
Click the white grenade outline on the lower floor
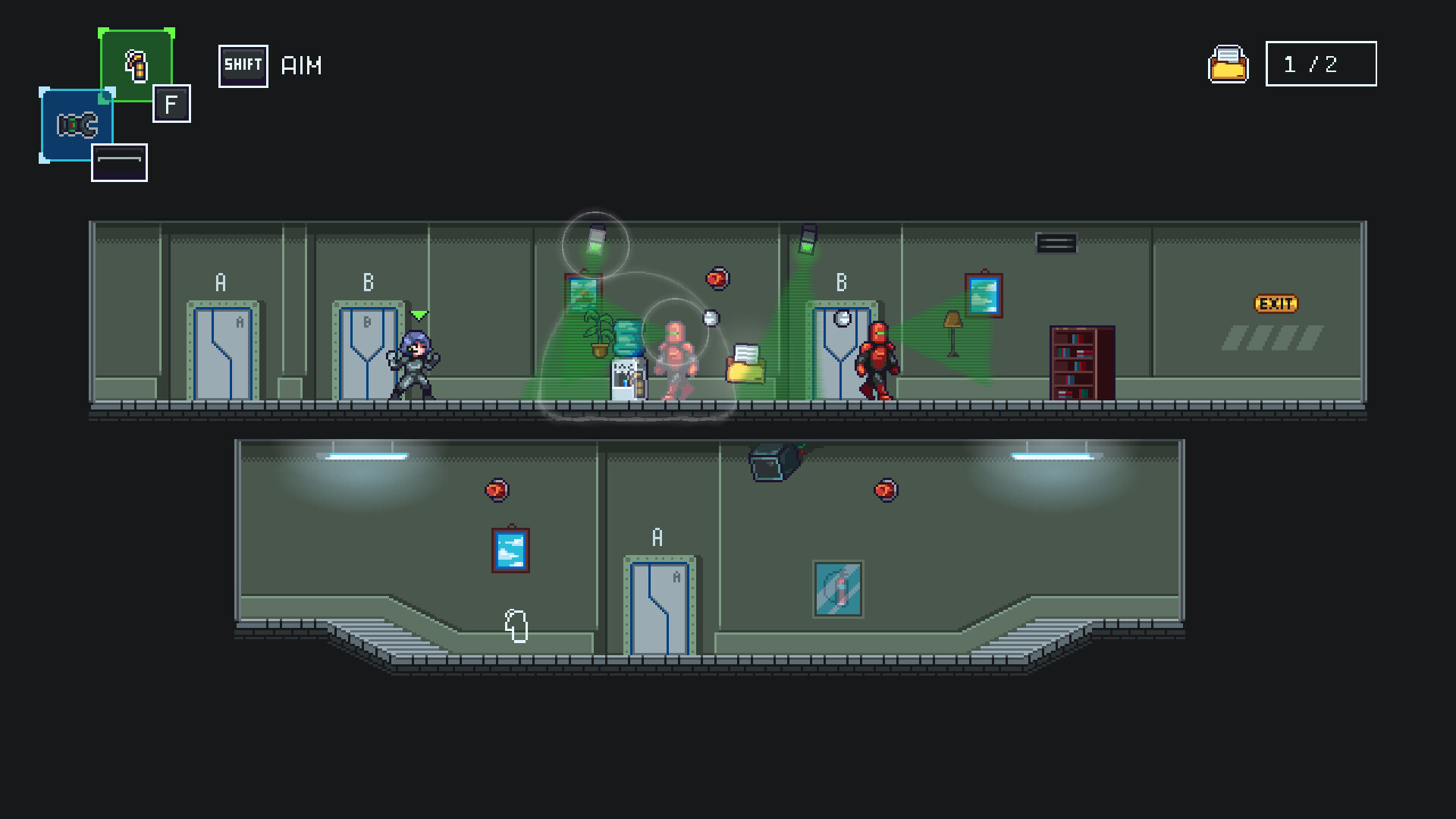tap(516, 626)
